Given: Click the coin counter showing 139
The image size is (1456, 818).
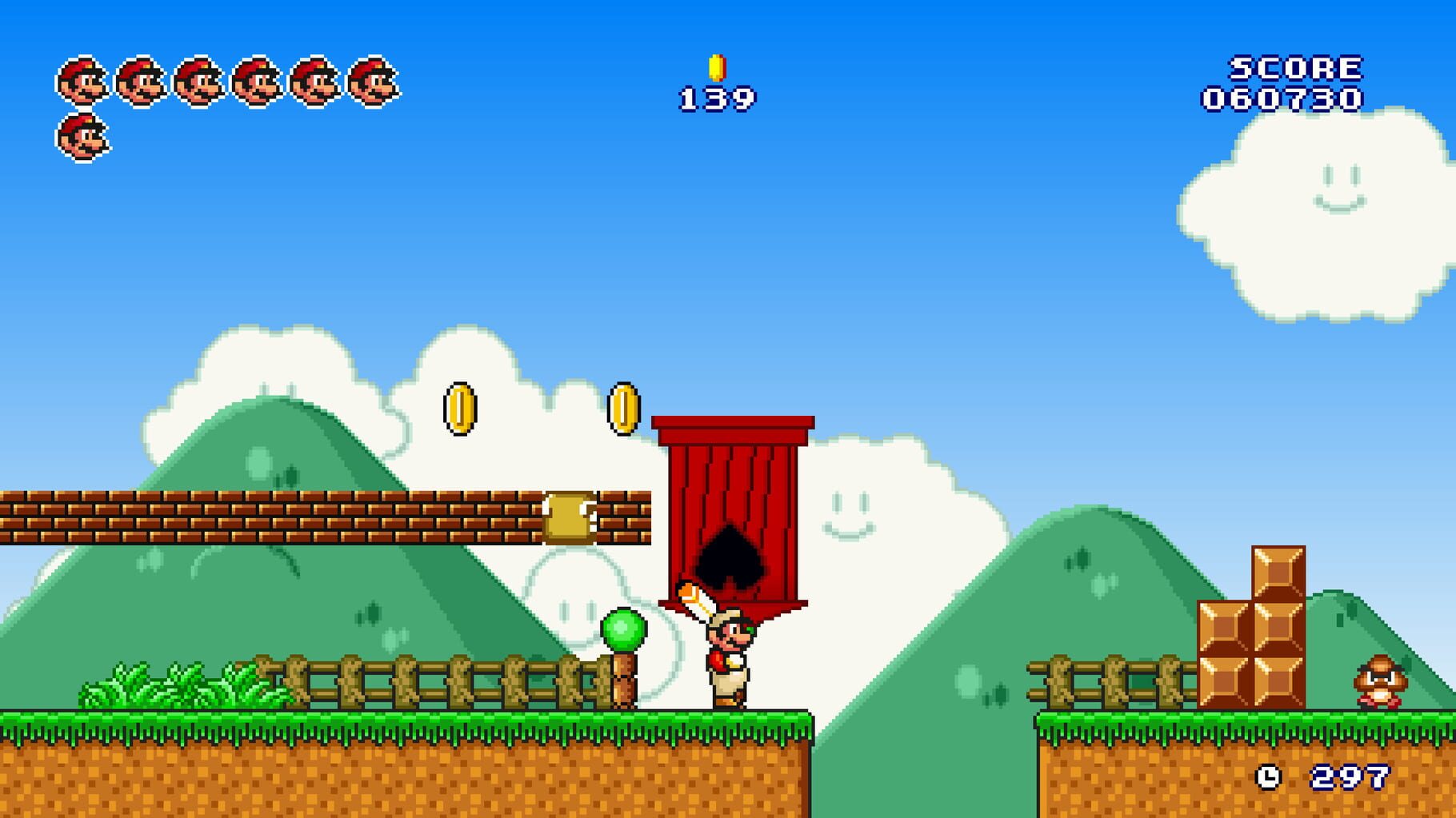Looking at the screenshot, I should pos(716,99).
